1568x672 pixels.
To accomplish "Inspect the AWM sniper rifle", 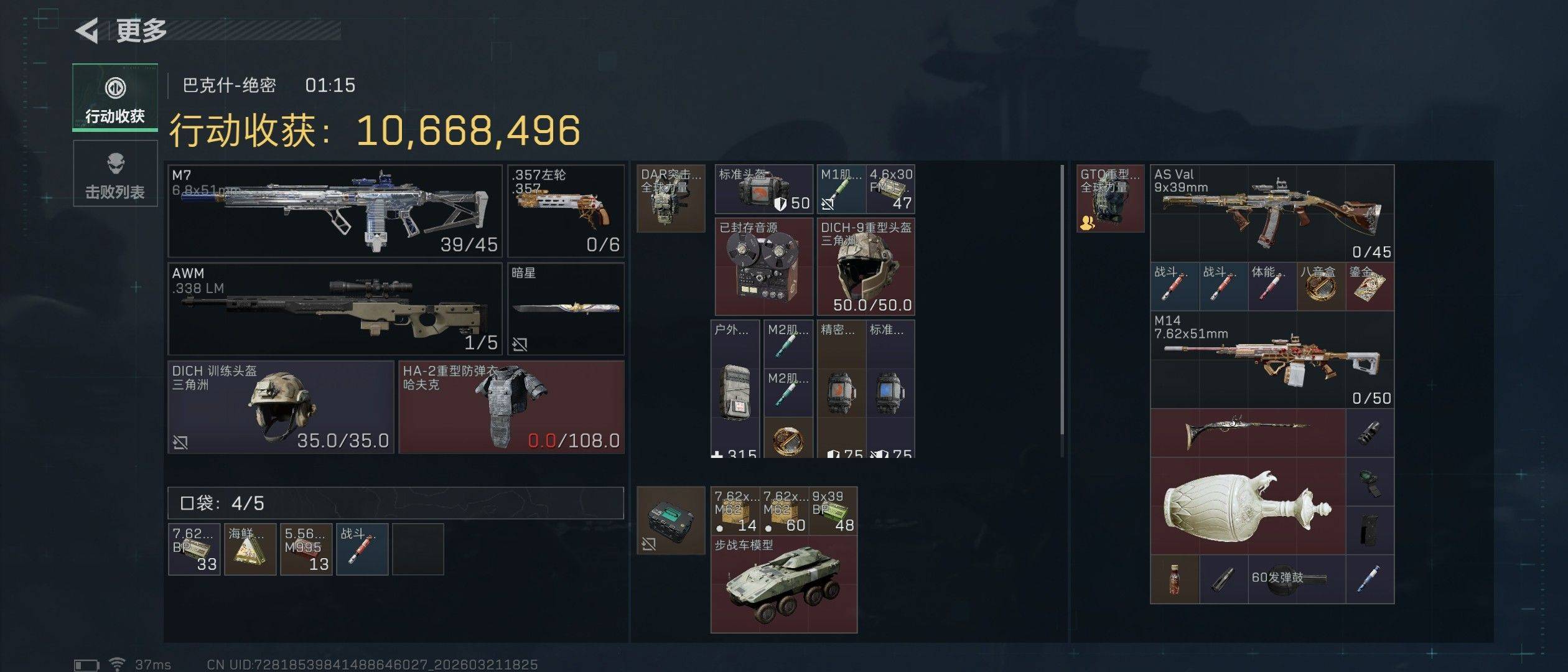I will click(x=335, y=309).
